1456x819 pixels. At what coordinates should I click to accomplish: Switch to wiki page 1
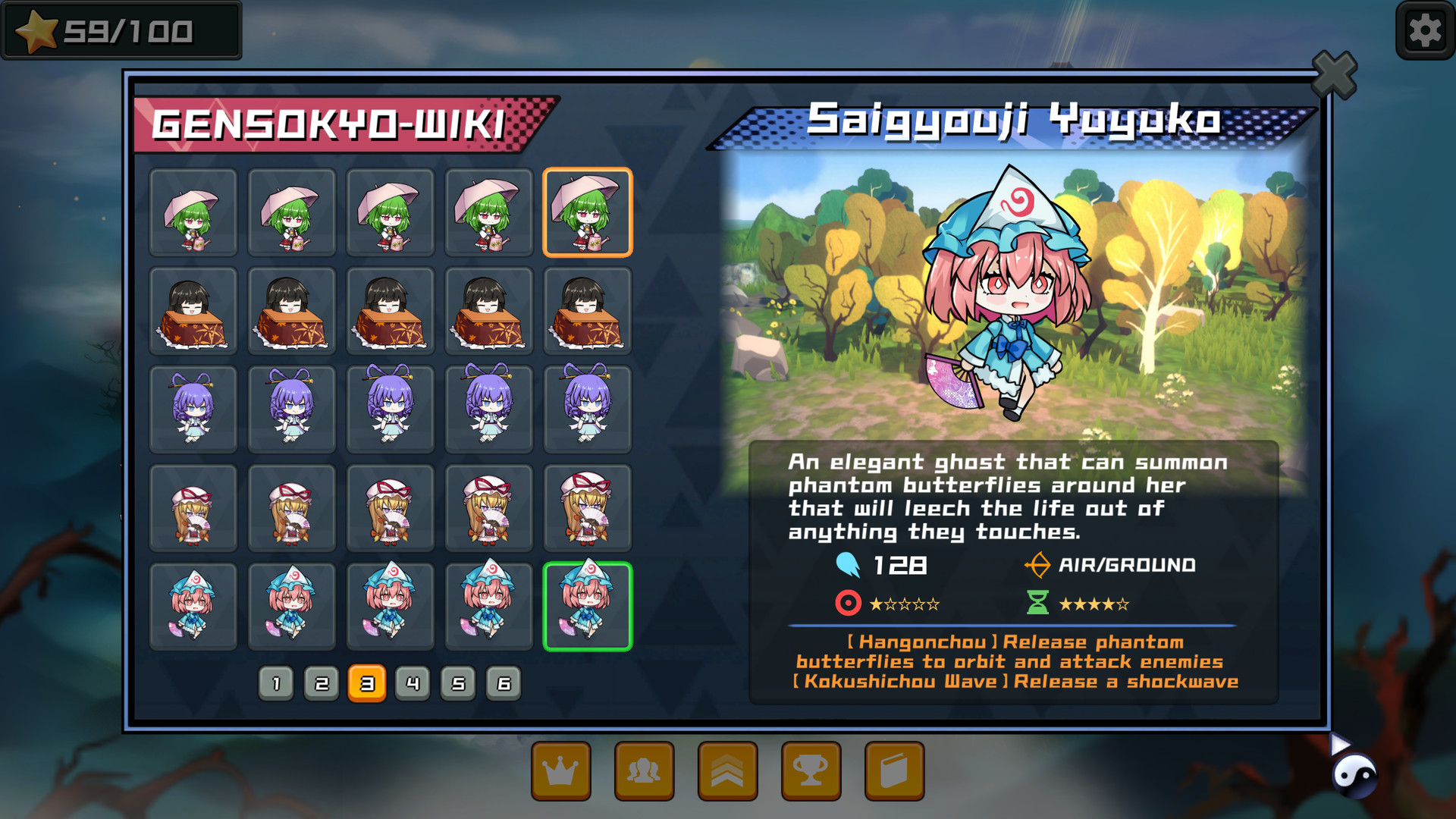276,682
